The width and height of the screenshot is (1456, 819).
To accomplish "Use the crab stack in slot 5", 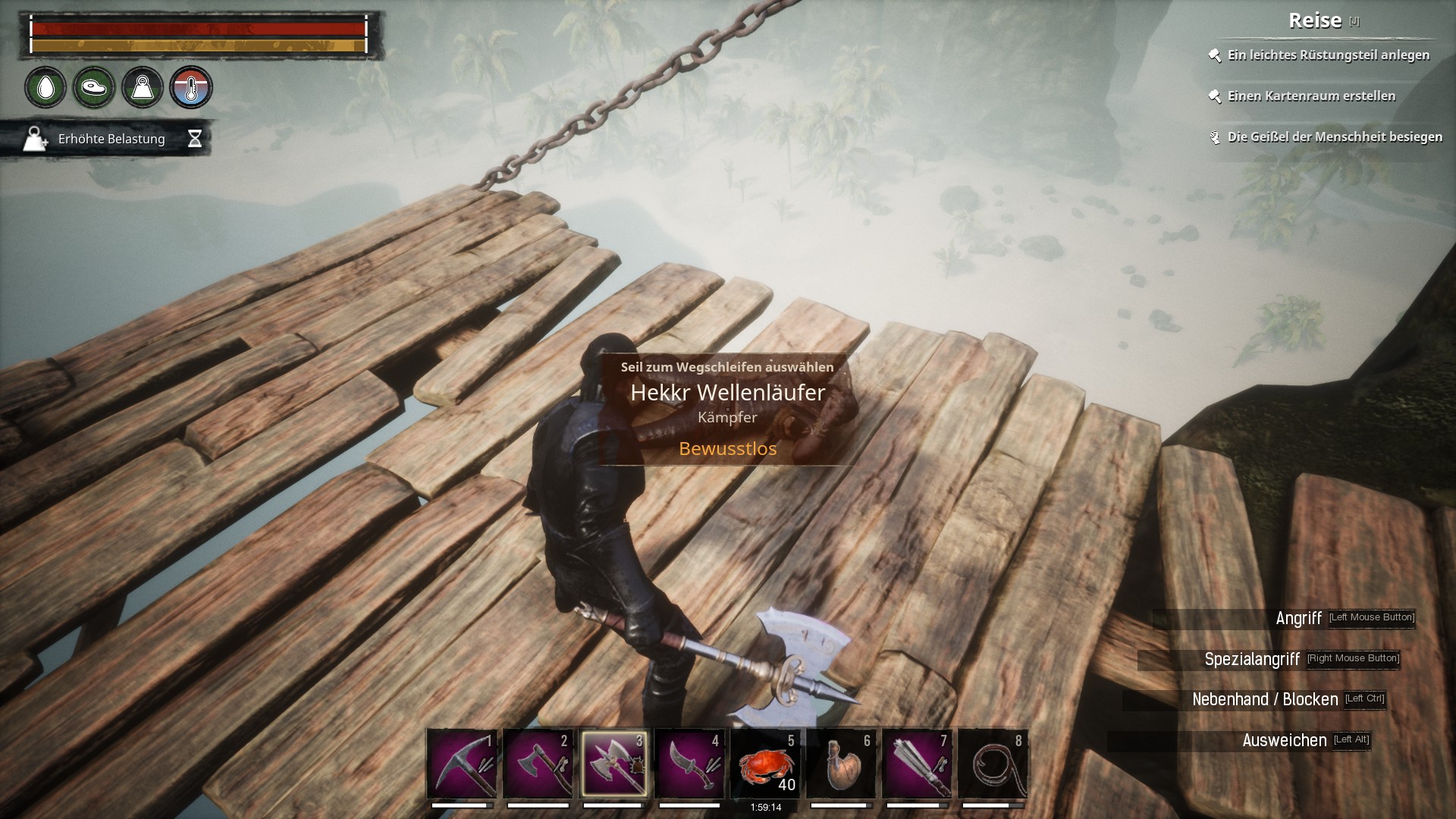I will click(x=765, y=764).
